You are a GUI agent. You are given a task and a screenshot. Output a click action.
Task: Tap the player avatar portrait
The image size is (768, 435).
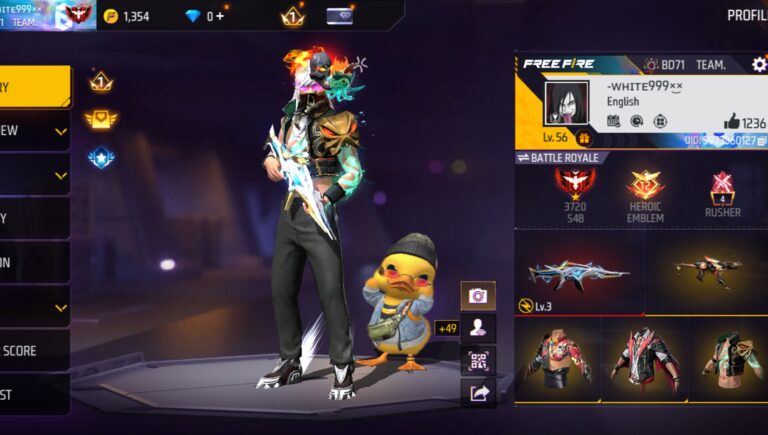(567, 104)
